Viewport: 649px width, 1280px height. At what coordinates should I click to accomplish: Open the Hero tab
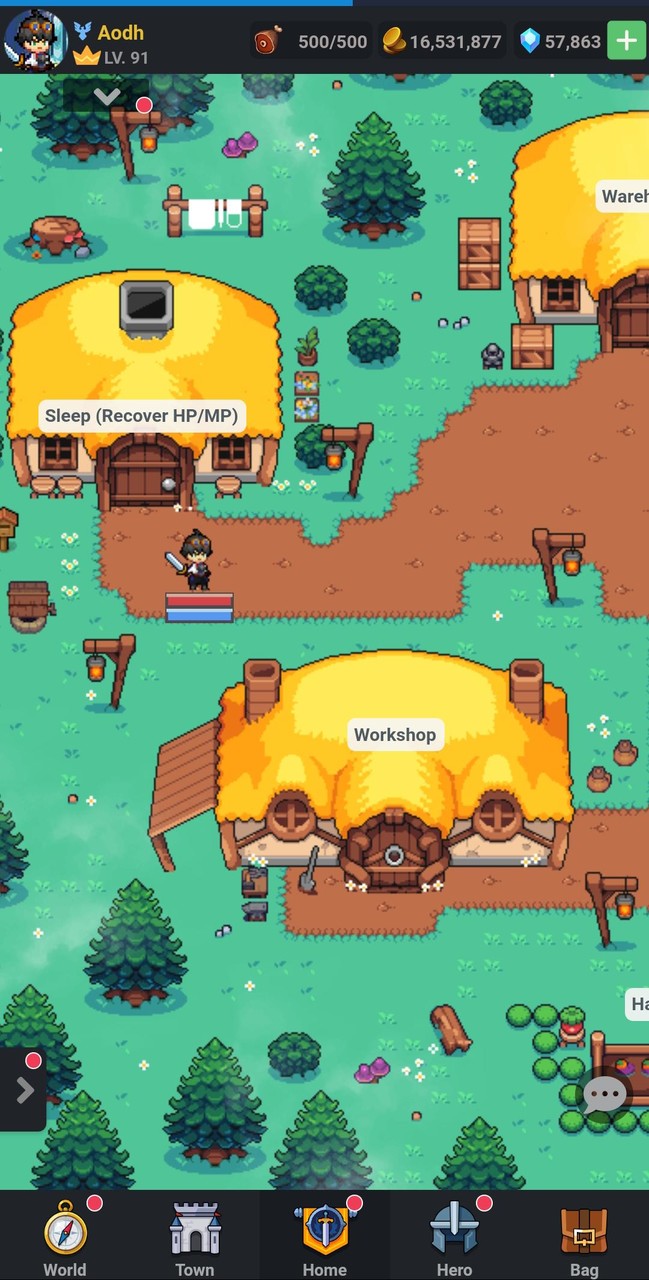454,1239
